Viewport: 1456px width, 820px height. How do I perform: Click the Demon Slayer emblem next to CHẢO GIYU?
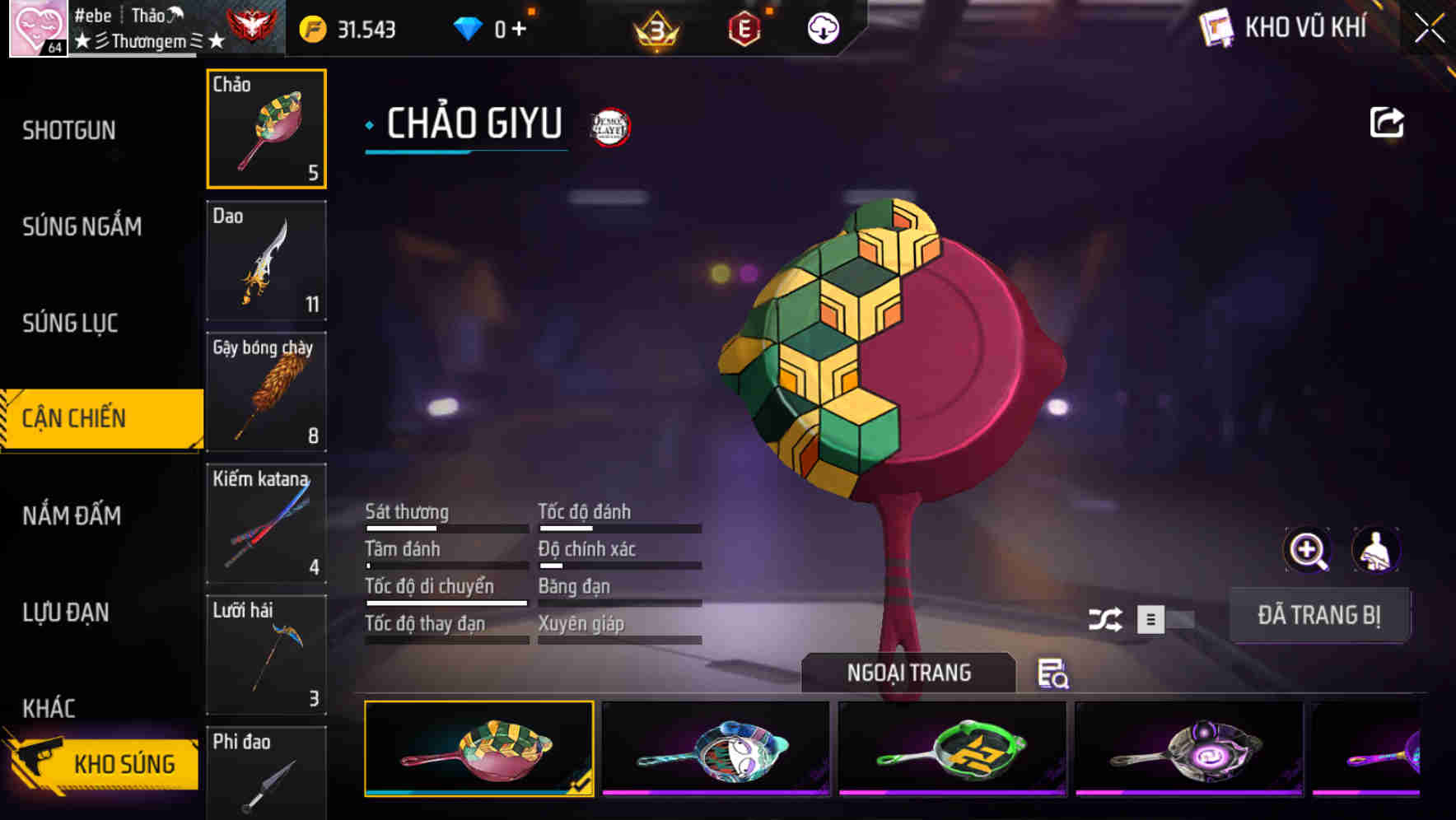pyautogui.click(x=607, y=126)
